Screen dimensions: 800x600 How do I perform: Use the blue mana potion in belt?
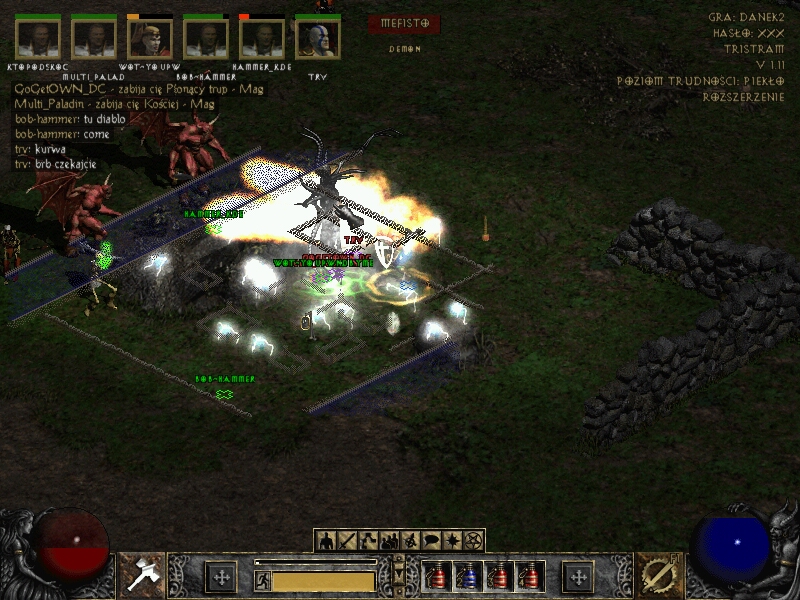[x=466, y=577]
